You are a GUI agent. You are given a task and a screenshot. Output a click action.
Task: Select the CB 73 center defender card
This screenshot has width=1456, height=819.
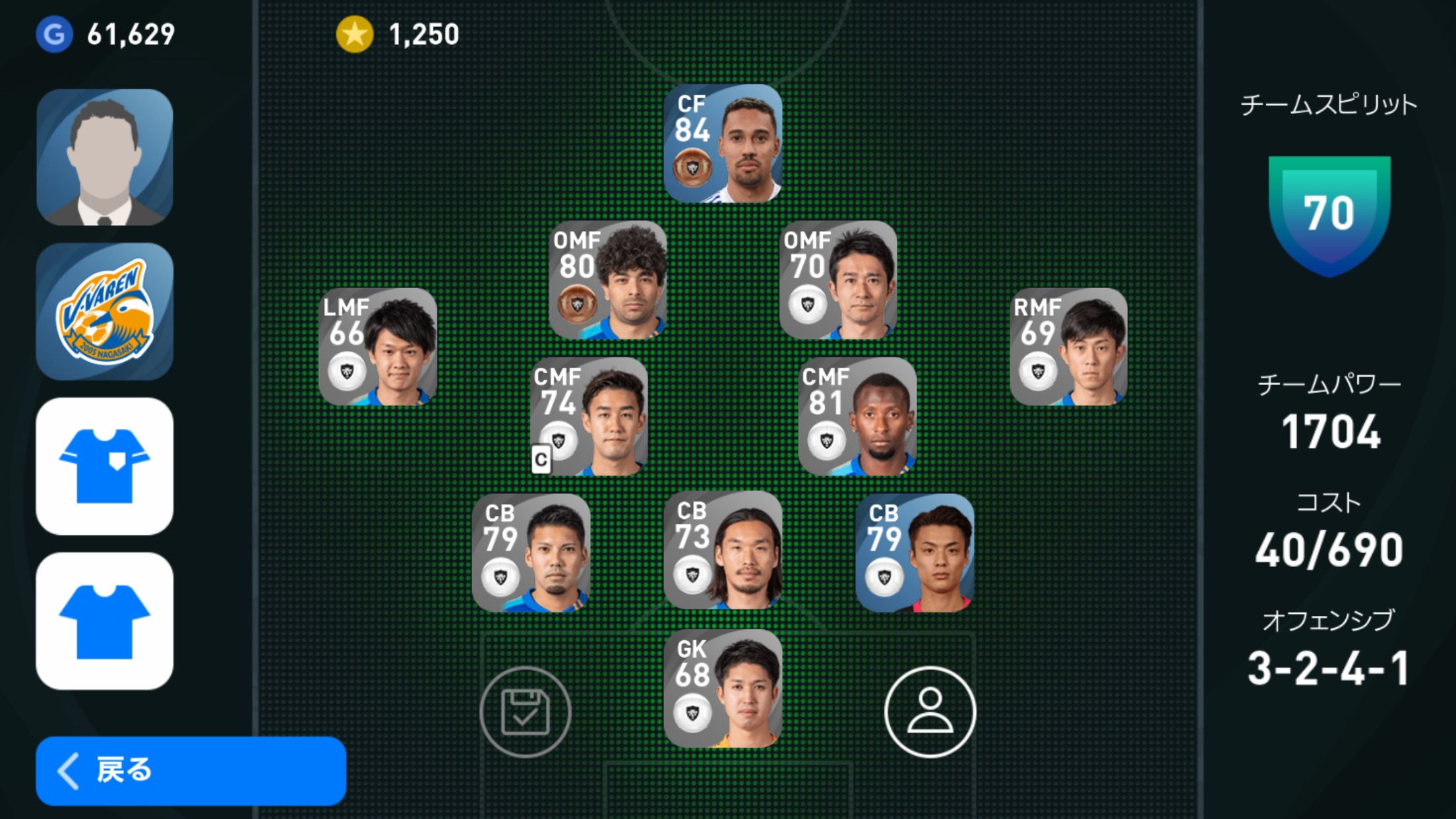[x=723, y=551]
